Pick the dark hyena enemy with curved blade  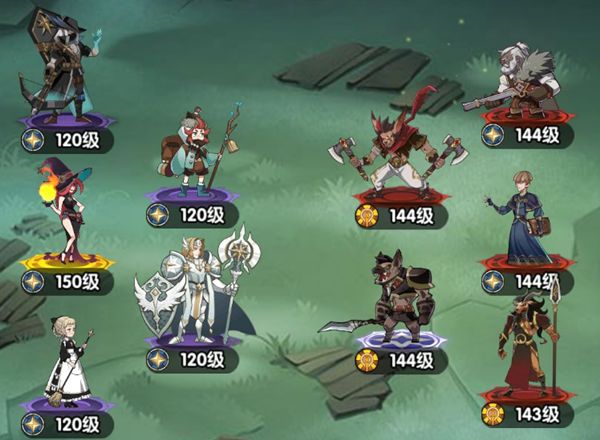(x=395, y=300)
